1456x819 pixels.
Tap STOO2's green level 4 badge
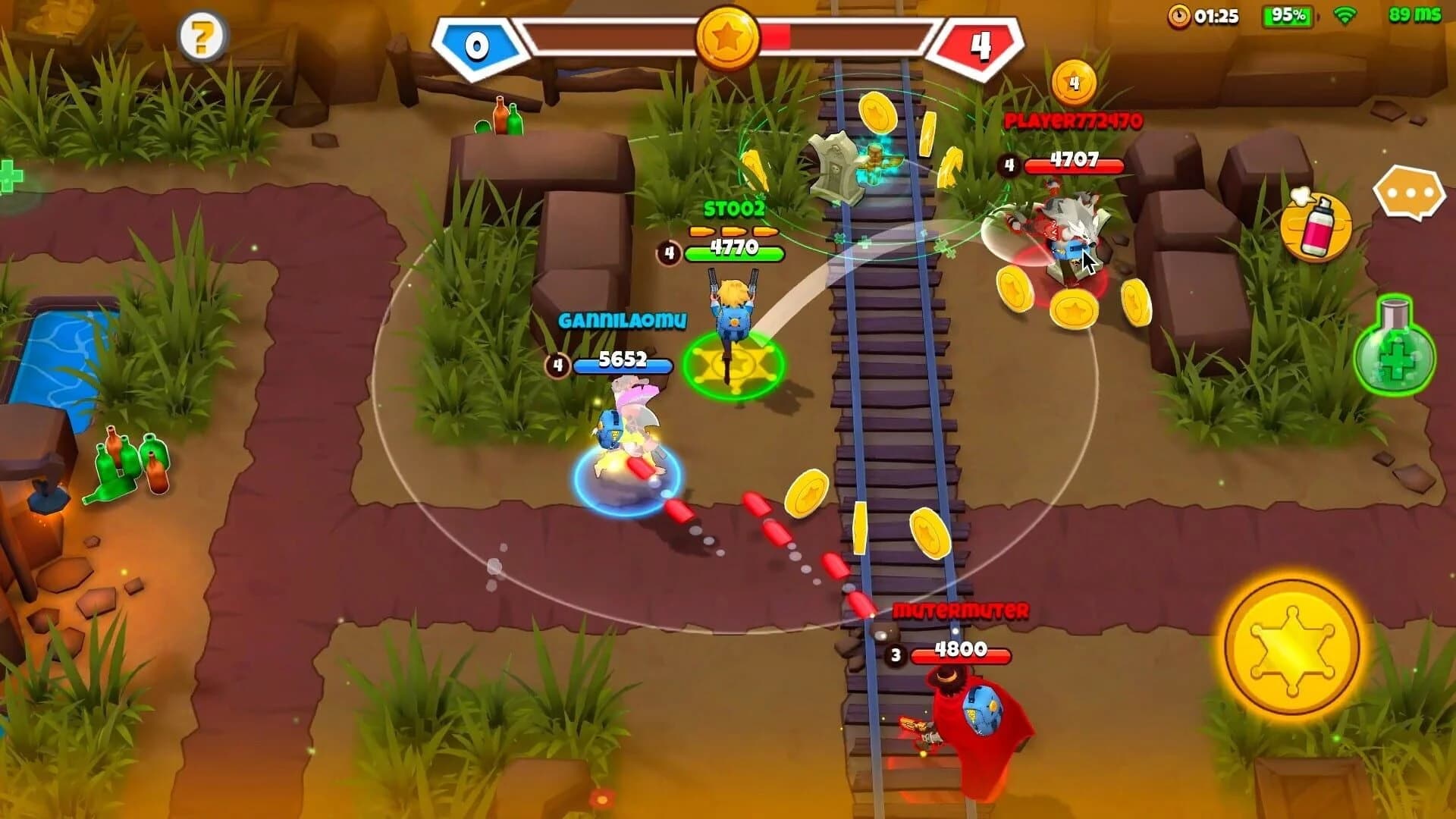[670, 251]
